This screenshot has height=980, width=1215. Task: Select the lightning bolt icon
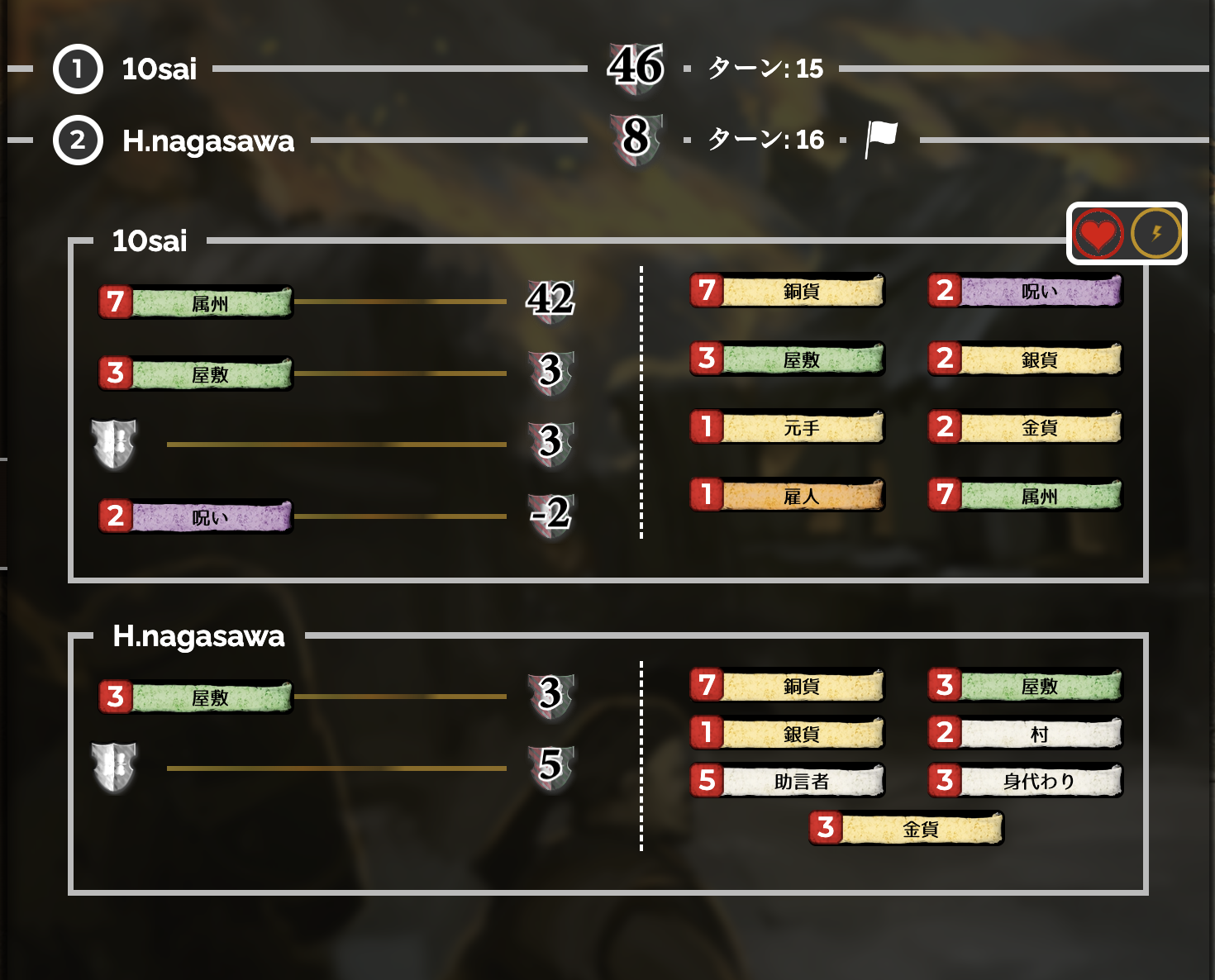[x=1155, y=233]
